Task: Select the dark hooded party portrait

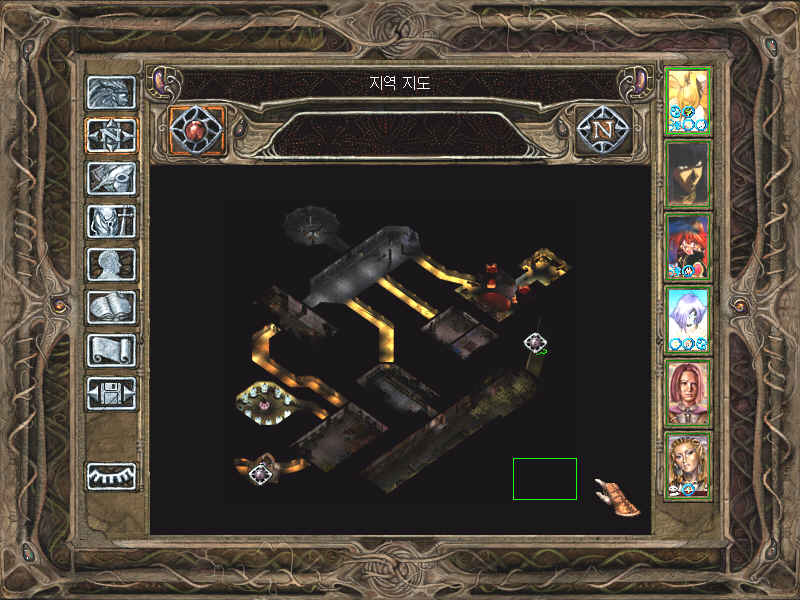Action: [x=688, y=174]
